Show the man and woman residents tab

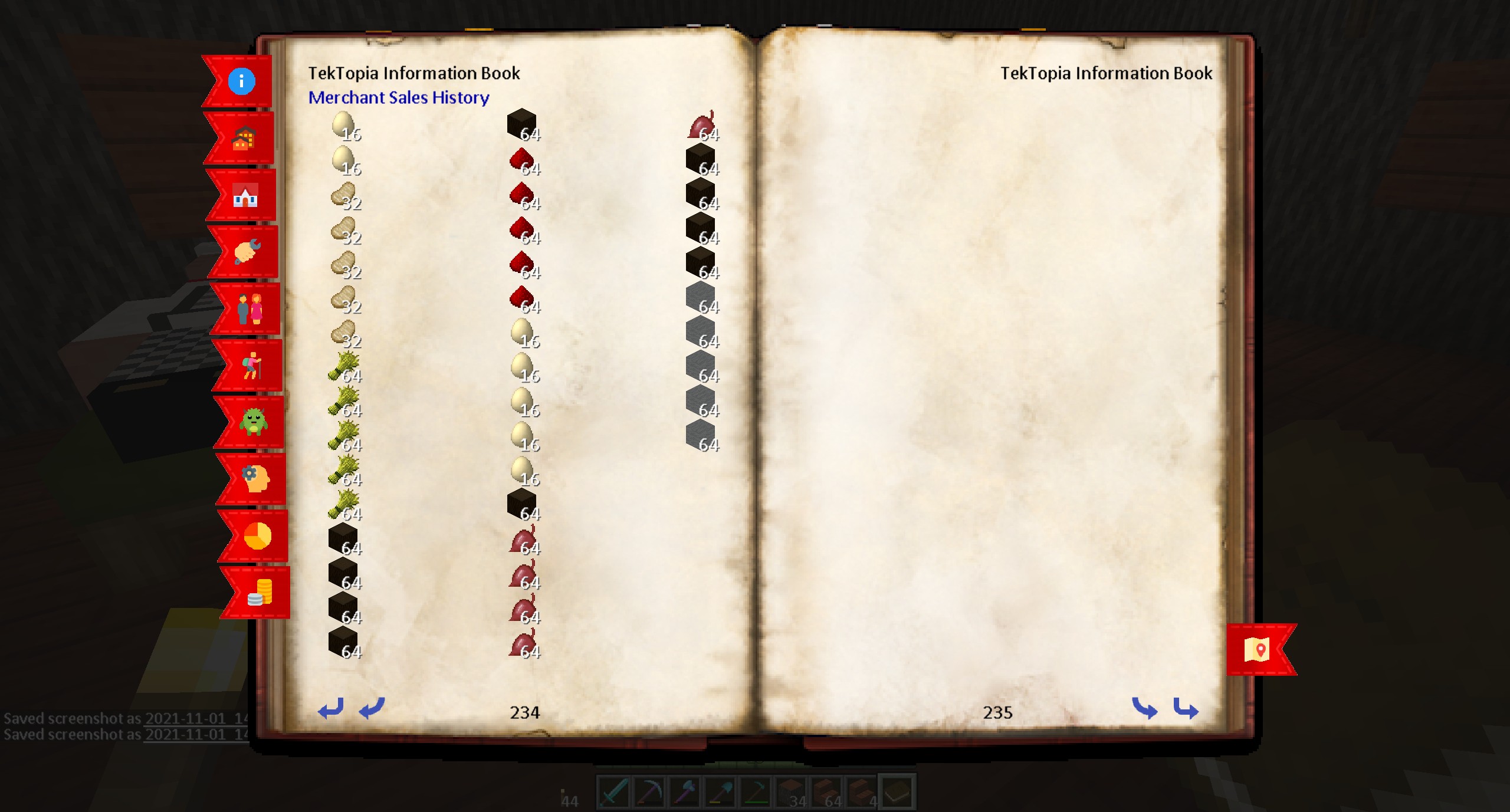(250, 309)
